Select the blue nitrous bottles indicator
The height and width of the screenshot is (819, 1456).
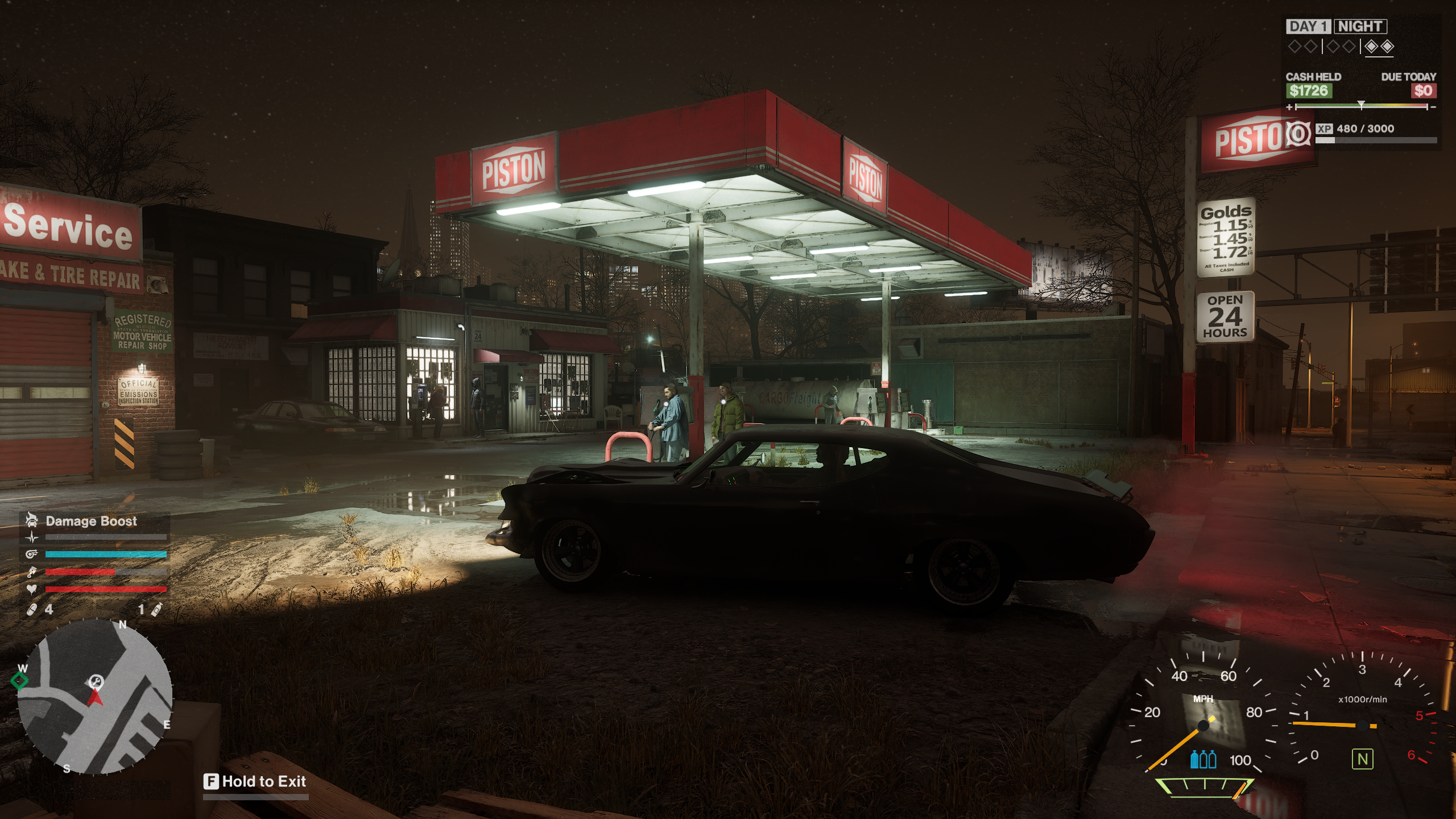[1203, 759]
